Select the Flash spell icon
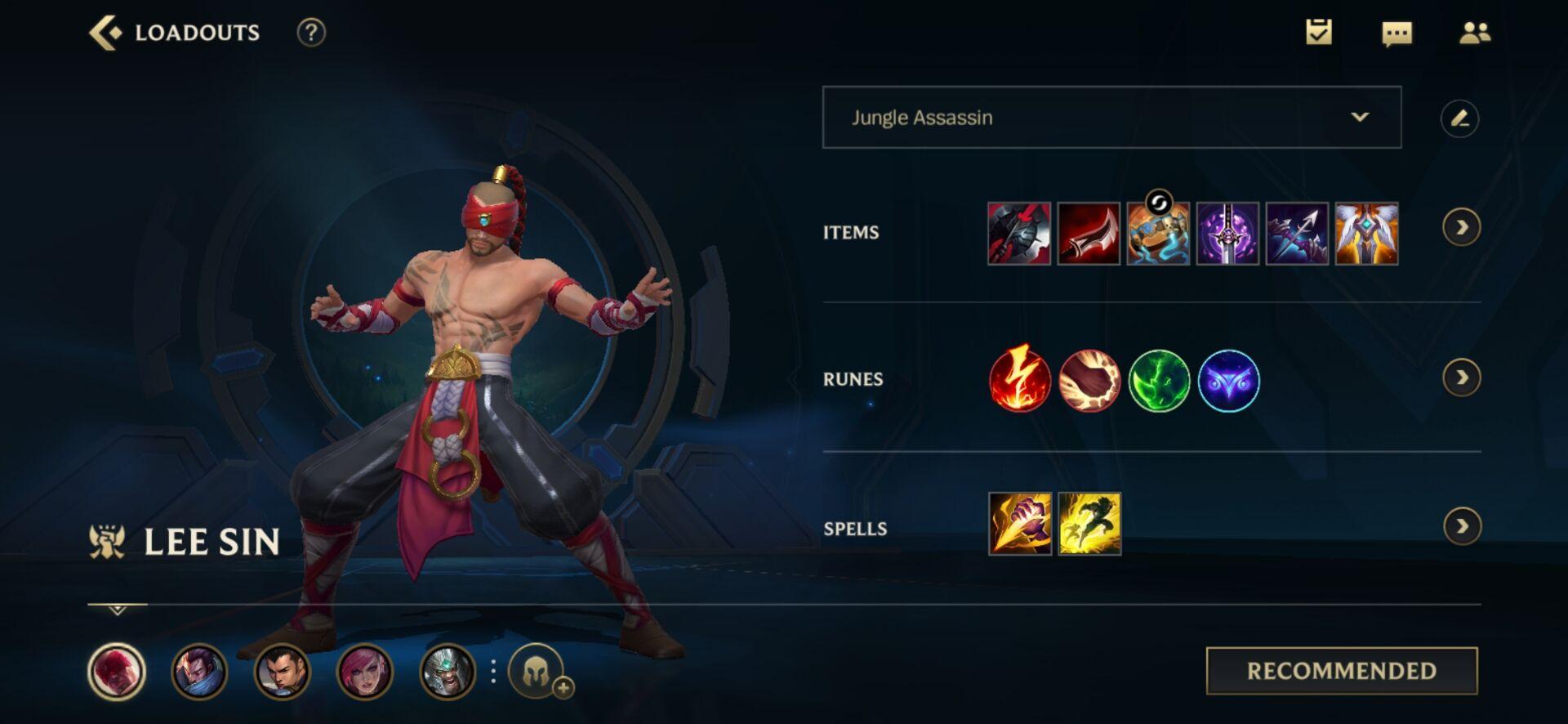This screenshot has width=1568, height=724. (1089, 524)
